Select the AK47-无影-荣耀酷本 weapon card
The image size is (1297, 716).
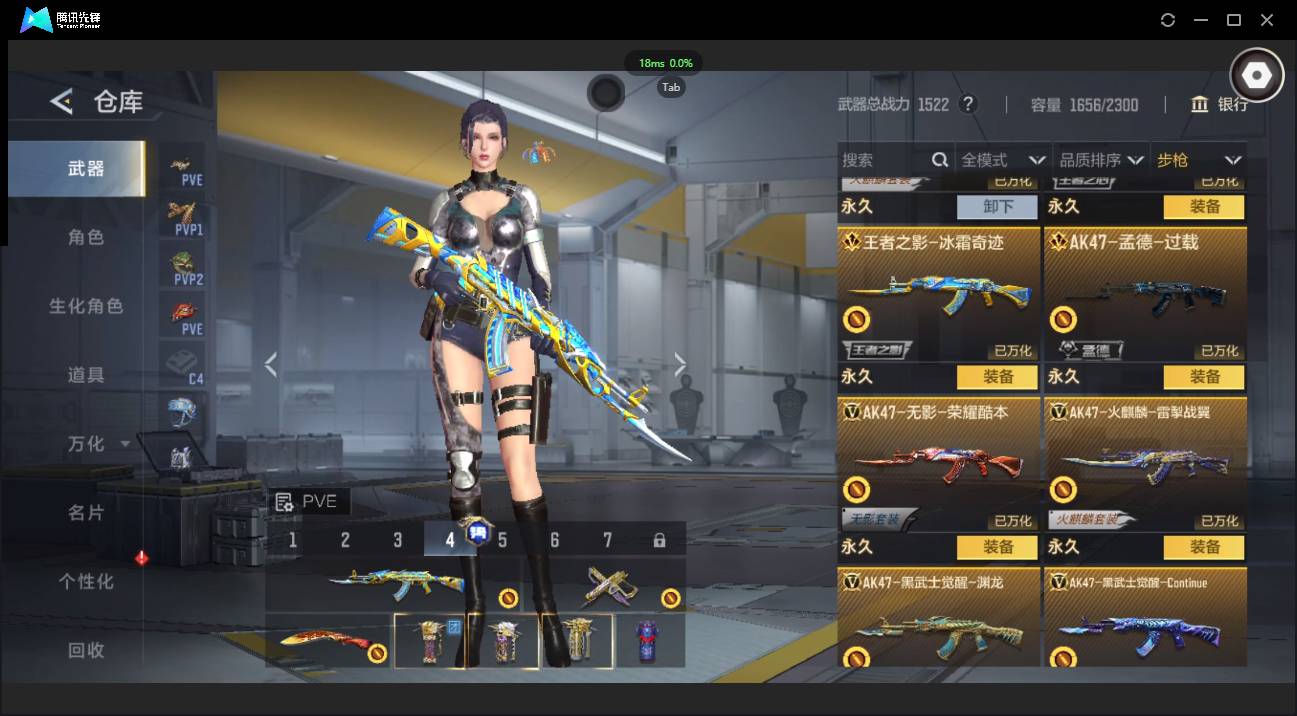click(939, 463)
